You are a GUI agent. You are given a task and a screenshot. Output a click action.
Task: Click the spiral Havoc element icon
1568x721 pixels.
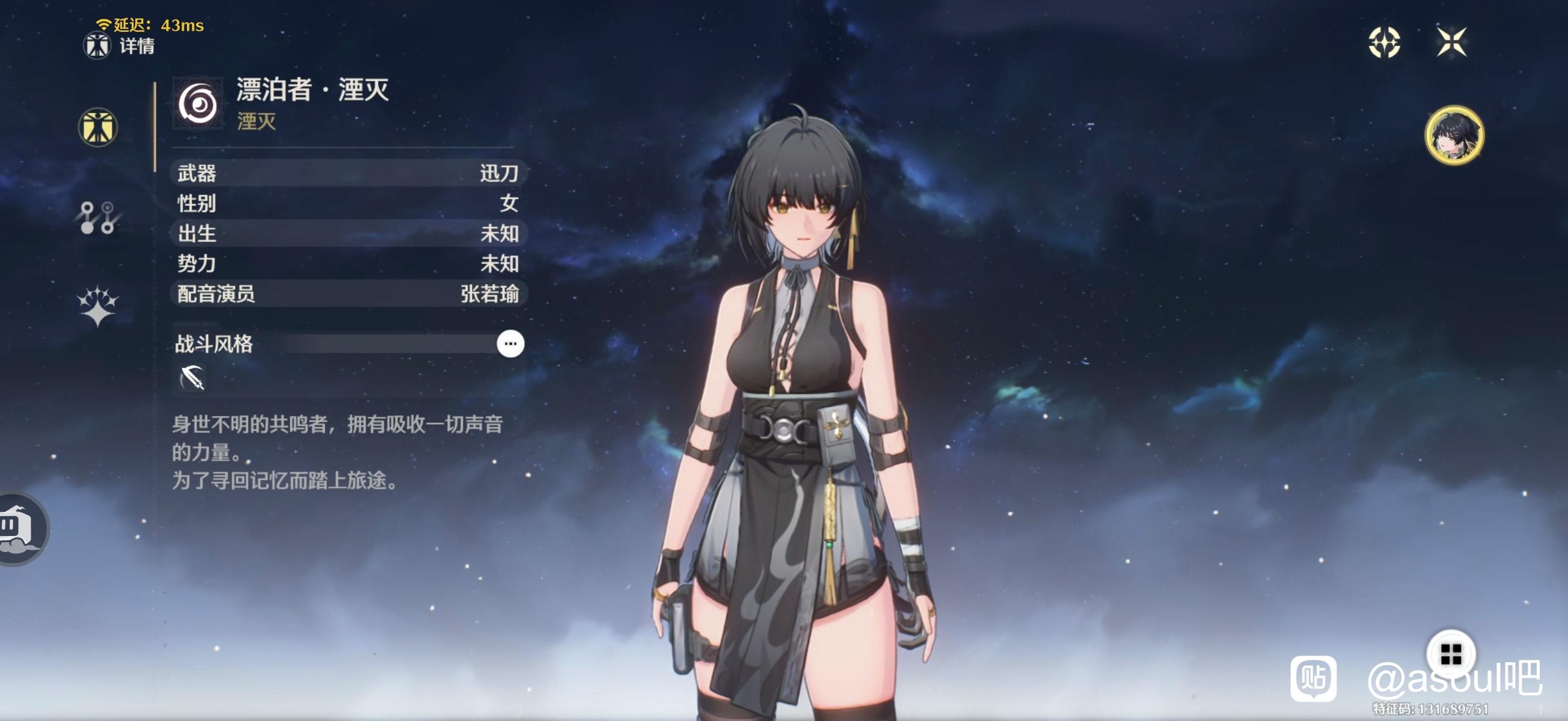click(198, 103)
